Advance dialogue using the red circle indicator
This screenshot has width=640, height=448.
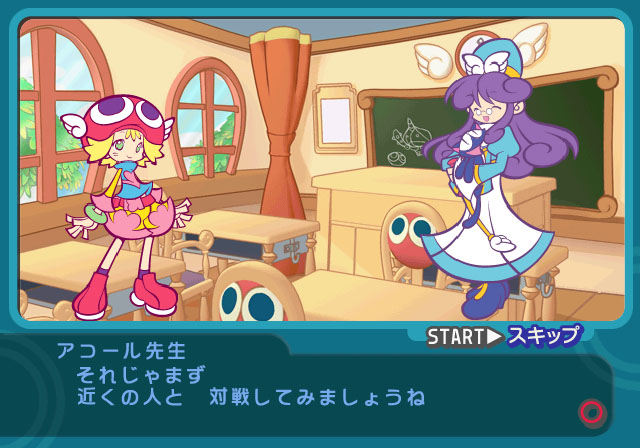point(591,411)
